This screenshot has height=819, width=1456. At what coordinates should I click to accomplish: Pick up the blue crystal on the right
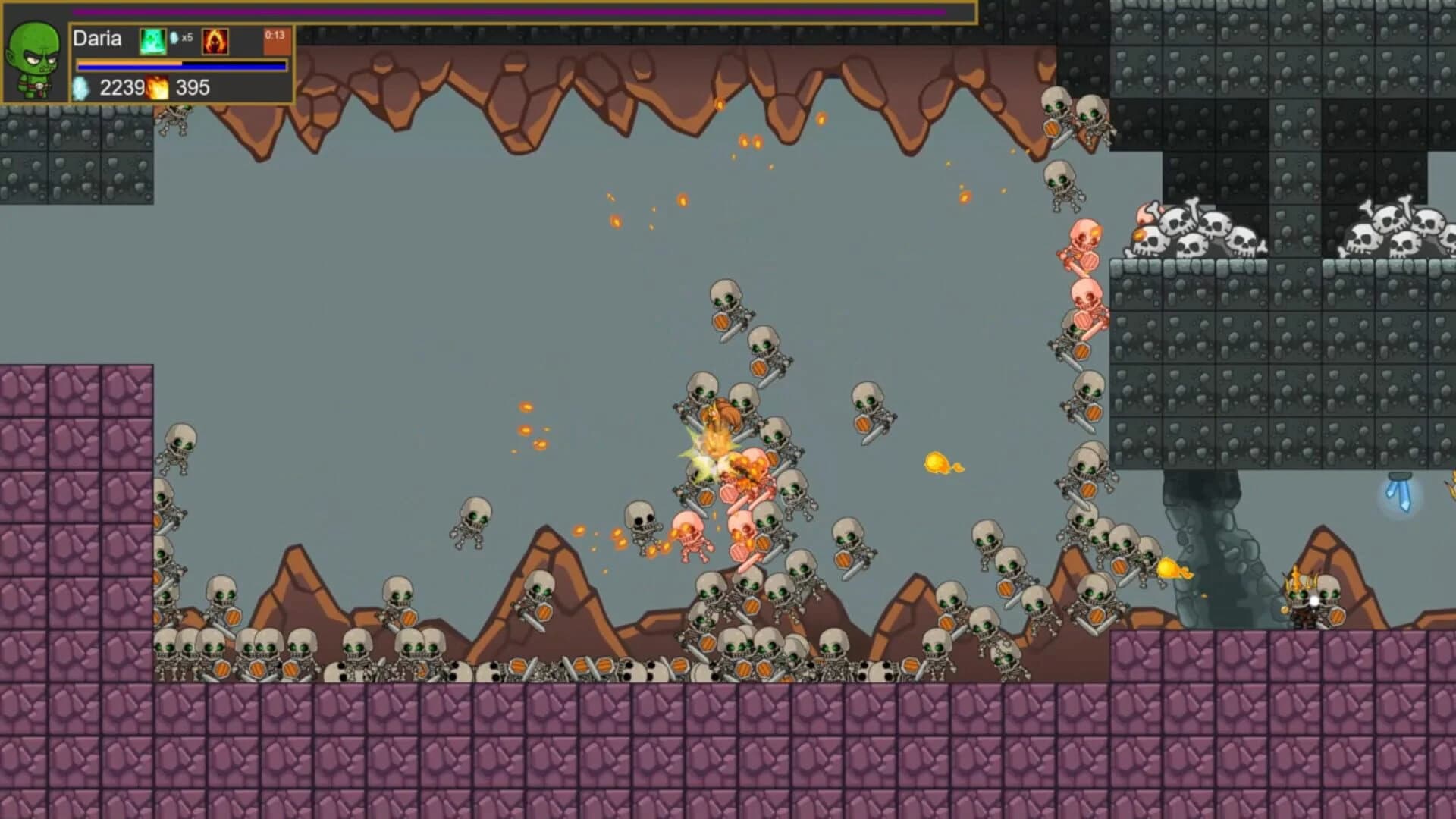[1400, 491]
